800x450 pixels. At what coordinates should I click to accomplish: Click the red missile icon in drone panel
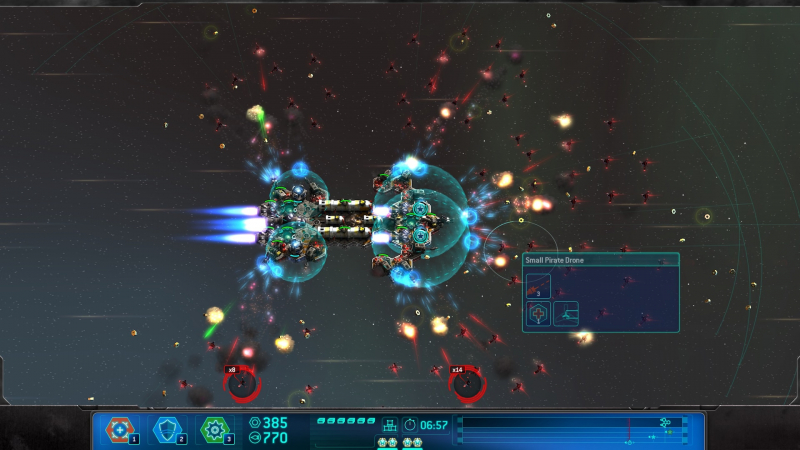tap(540, 286)
